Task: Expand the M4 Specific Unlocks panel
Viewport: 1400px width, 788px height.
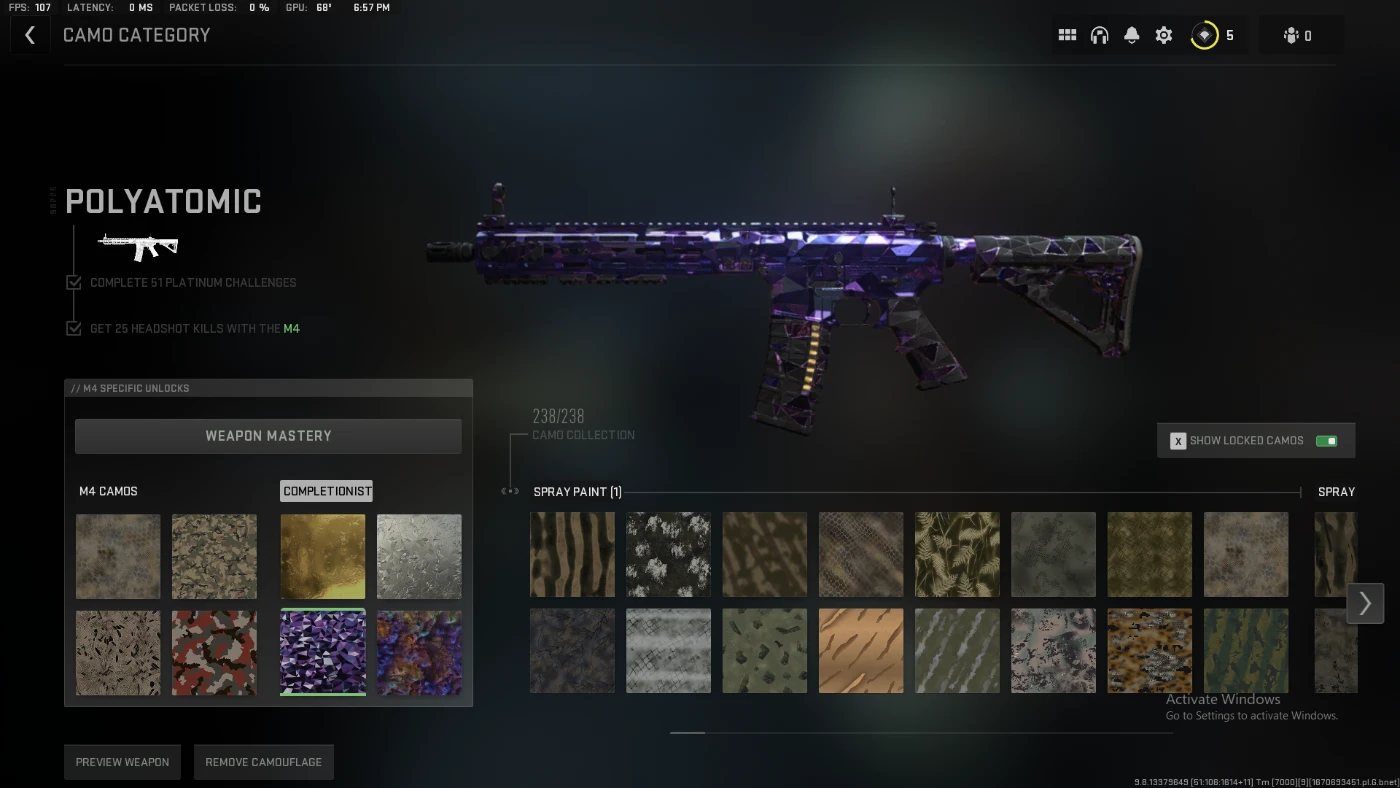Action: click(268, 388)
